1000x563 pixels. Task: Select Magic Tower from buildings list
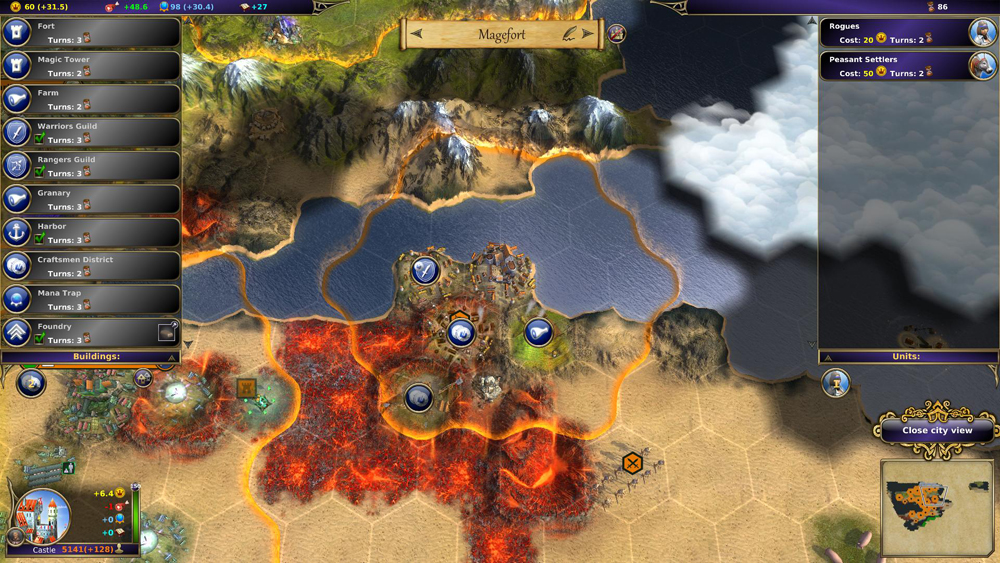coord(90,66)
